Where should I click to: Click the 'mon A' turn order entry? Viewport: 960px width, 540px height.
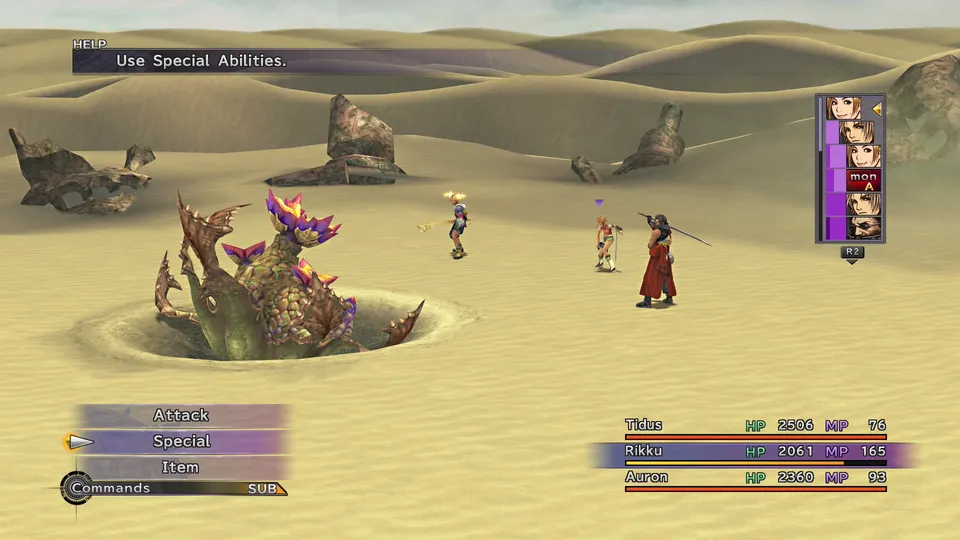(x=863, y=181)
